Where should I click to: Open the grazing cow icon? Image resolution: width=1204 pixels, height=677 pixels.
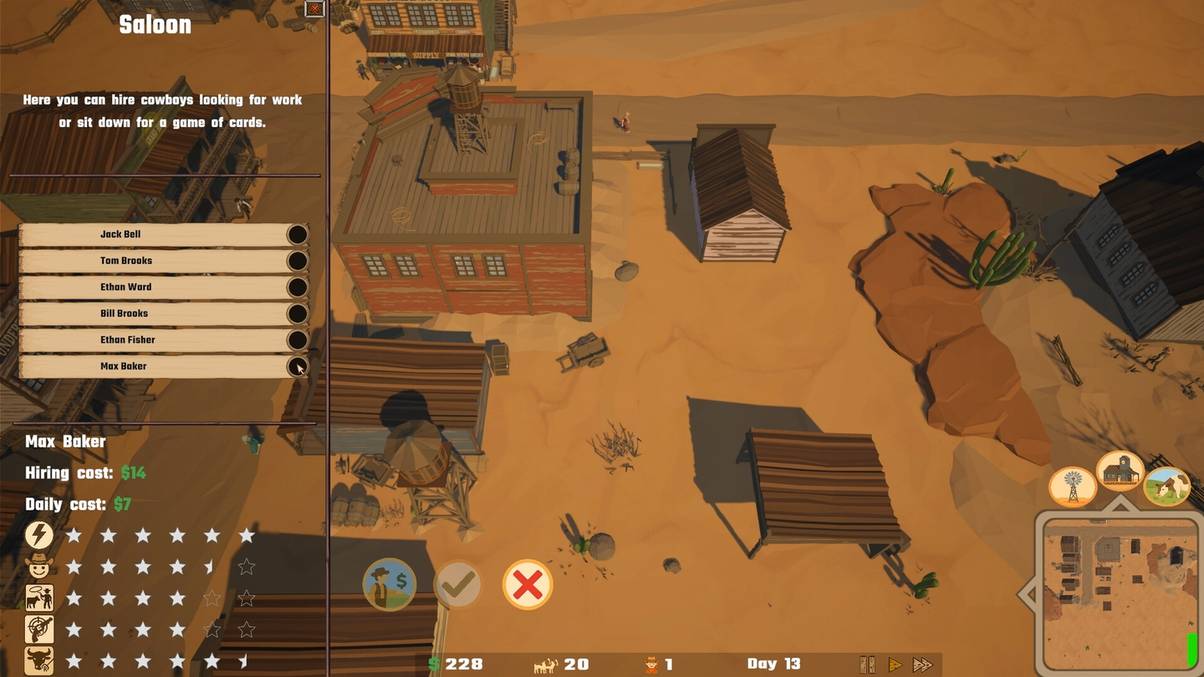click(x=1166, y=487)
